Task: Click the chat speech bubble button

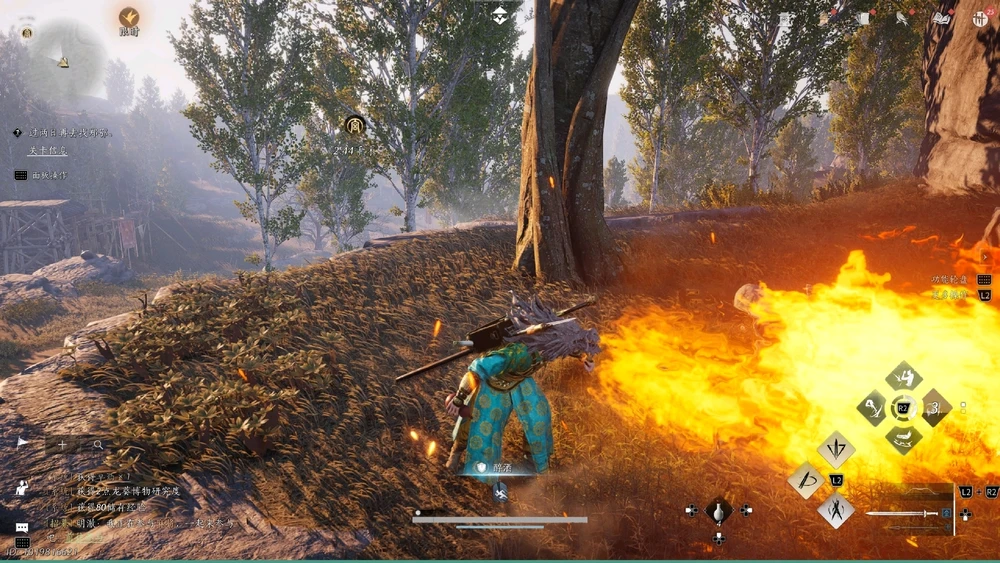Action: pyautogui.click(x=22, y=527)
